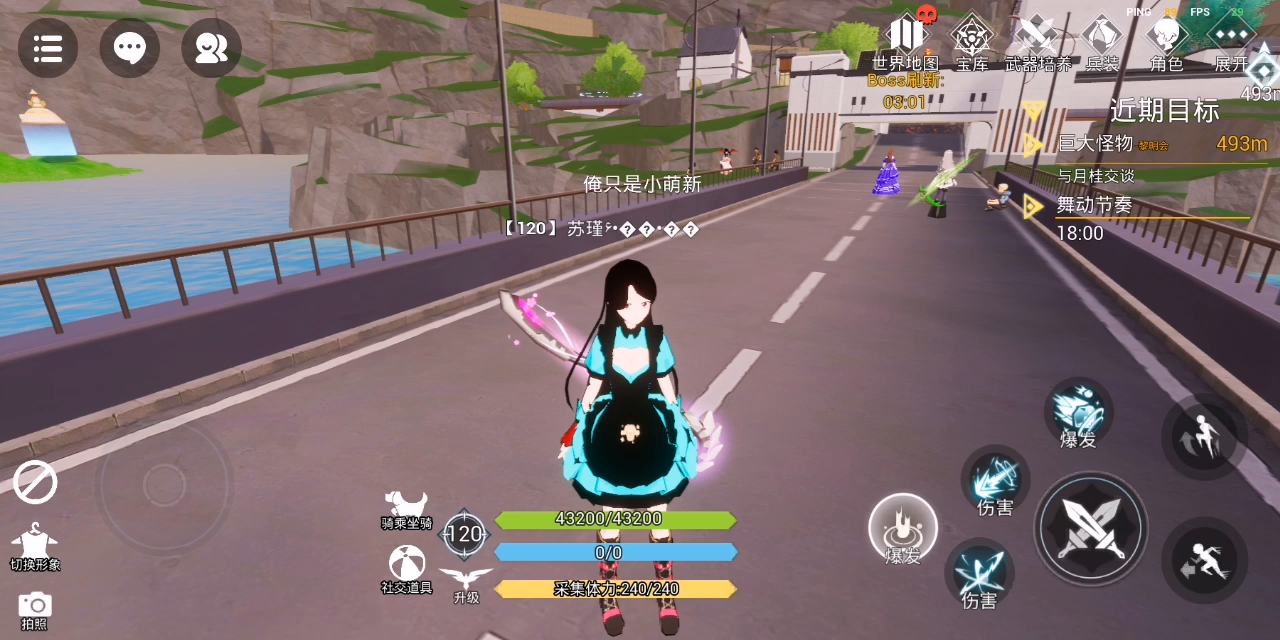This screenshot has width=1280, height=640.
Task: Open the list menu icon
Action: 48,48
